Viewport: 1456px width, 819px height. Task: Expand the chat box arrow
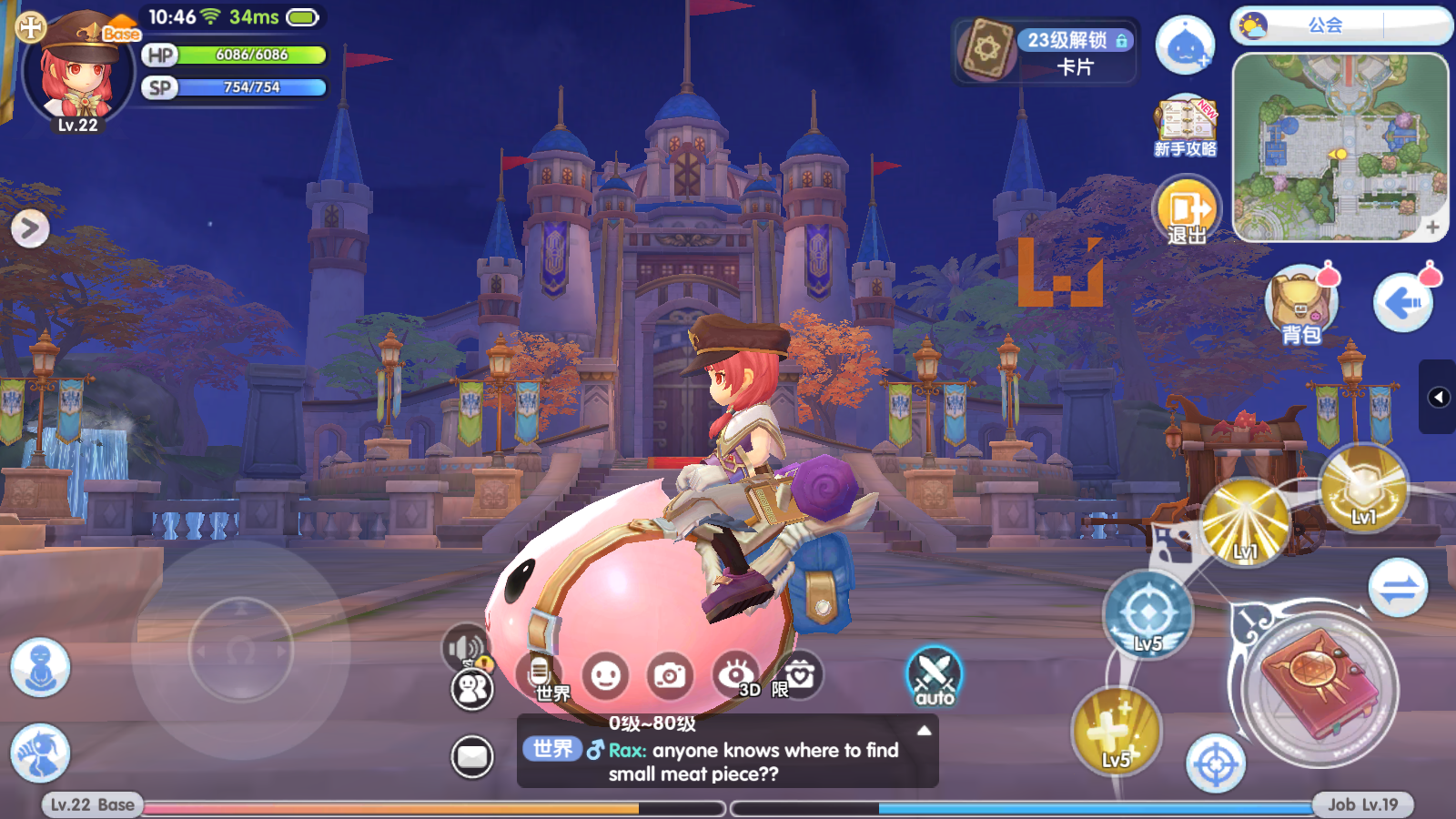(924, 731)
